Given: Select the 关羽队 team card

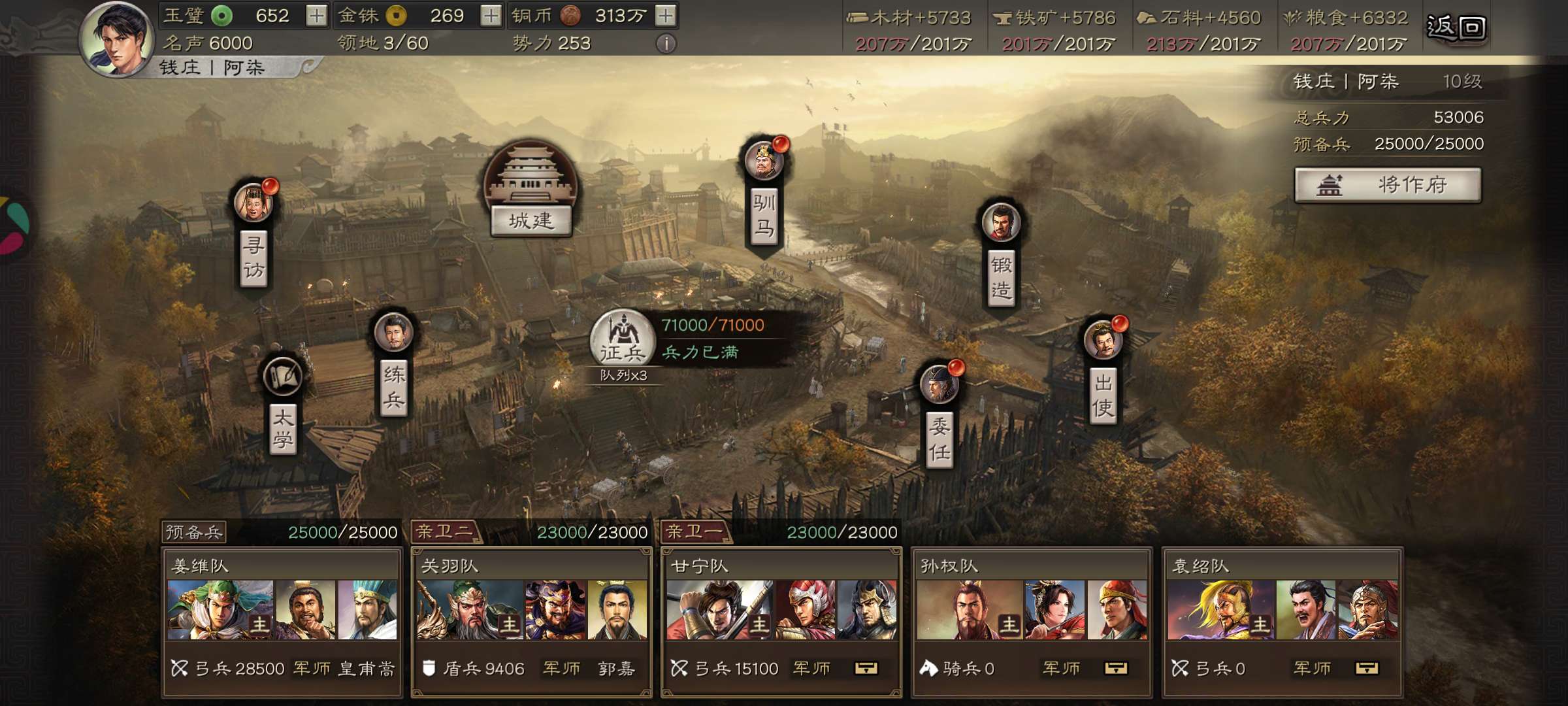Looking at the screenshot, I should tap(531, 621).
